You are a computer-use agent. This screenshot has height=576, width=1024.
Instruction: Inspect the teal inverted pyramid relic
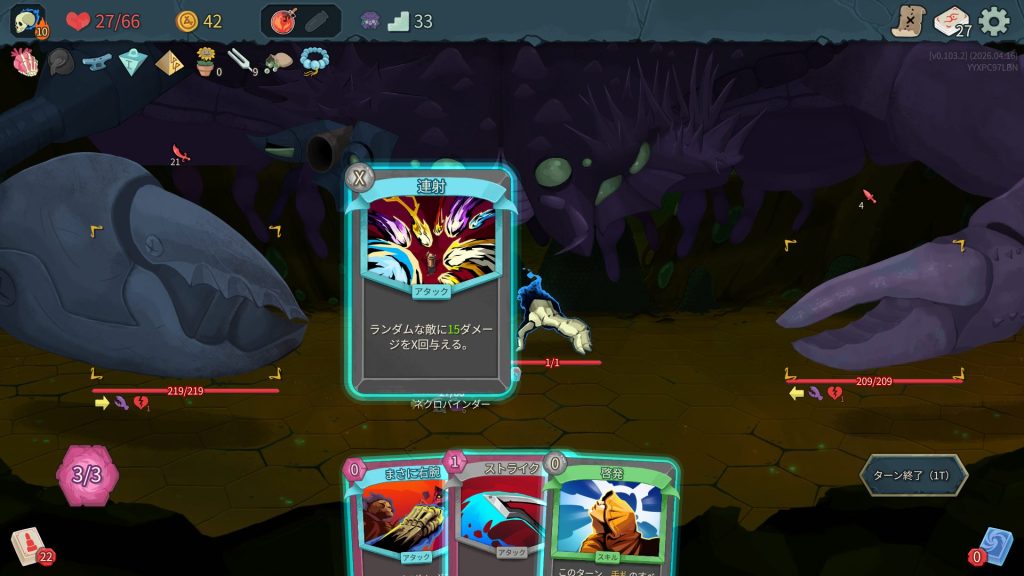pos(133,62)
